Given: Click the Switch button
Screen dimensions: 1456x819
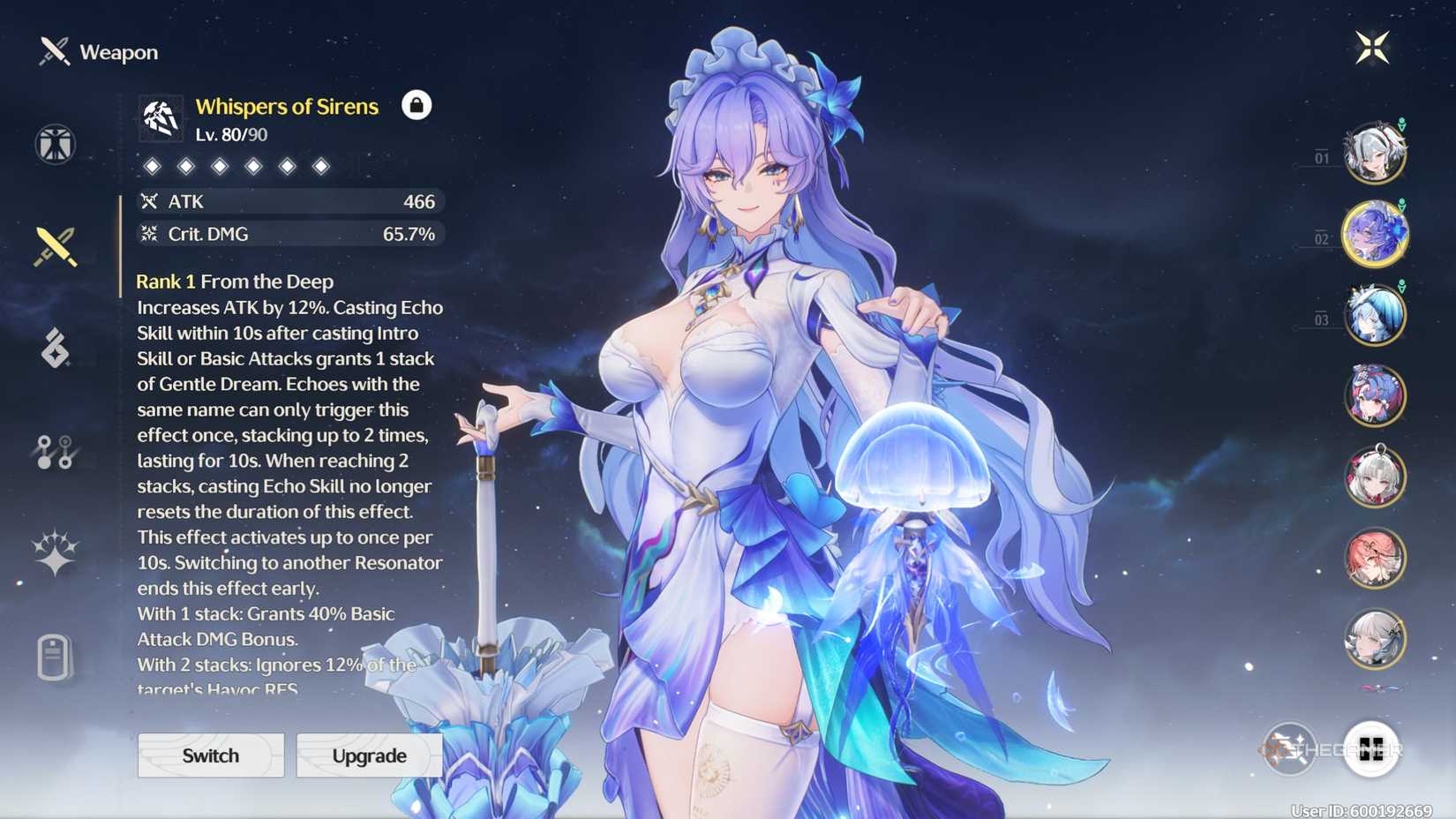Looking at the screenshot, I should 210,755.
